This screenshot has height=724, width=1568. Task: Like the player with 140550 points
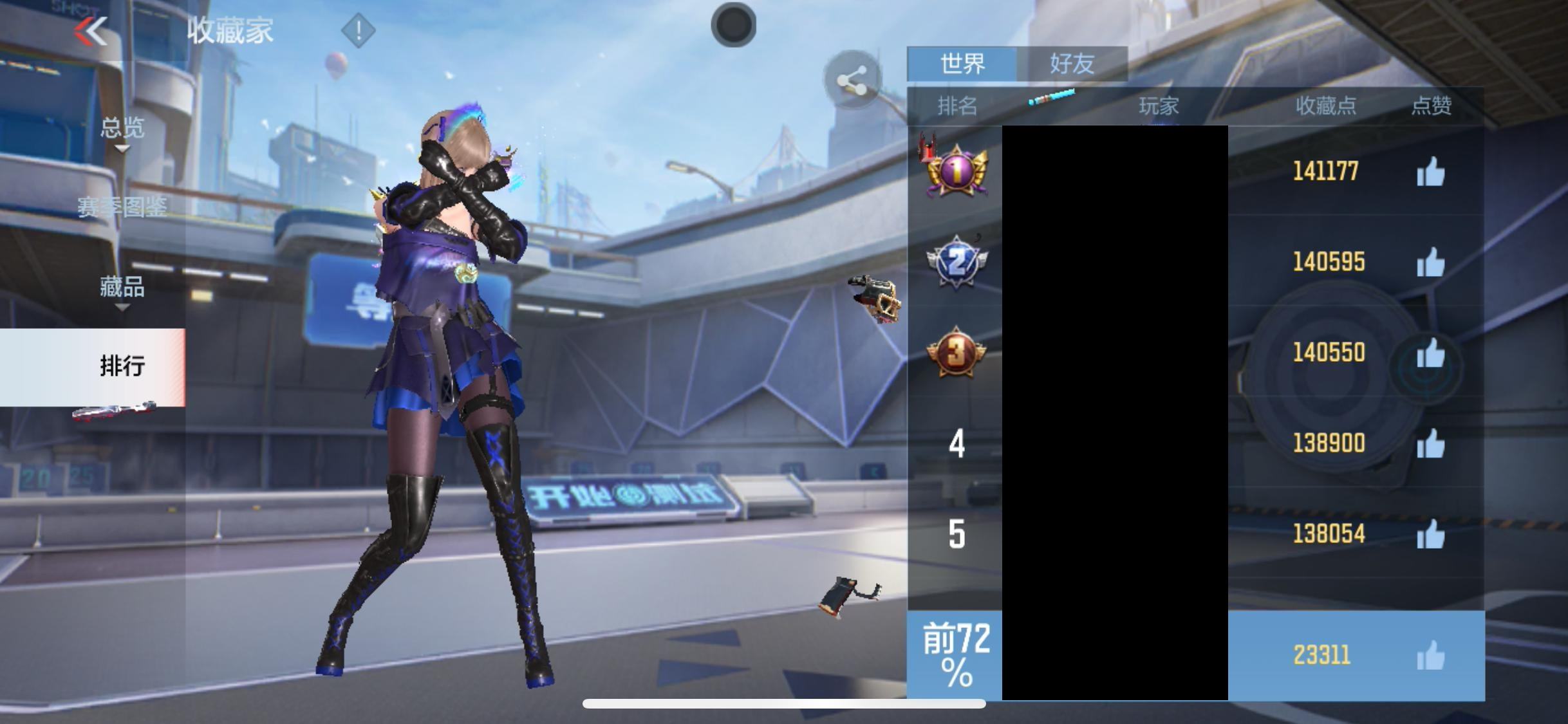(1430, 353)
